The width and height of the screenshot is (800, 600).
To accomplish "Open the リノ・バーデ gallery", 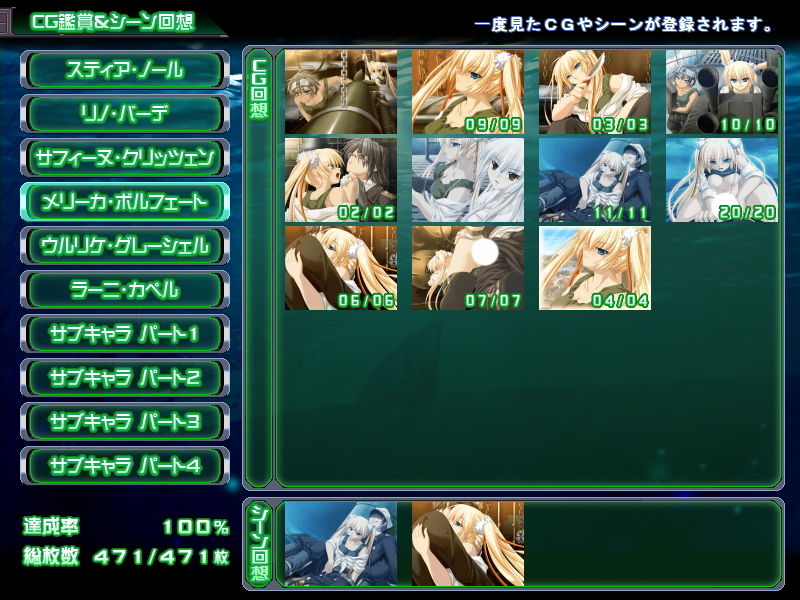I will [125, 114].
